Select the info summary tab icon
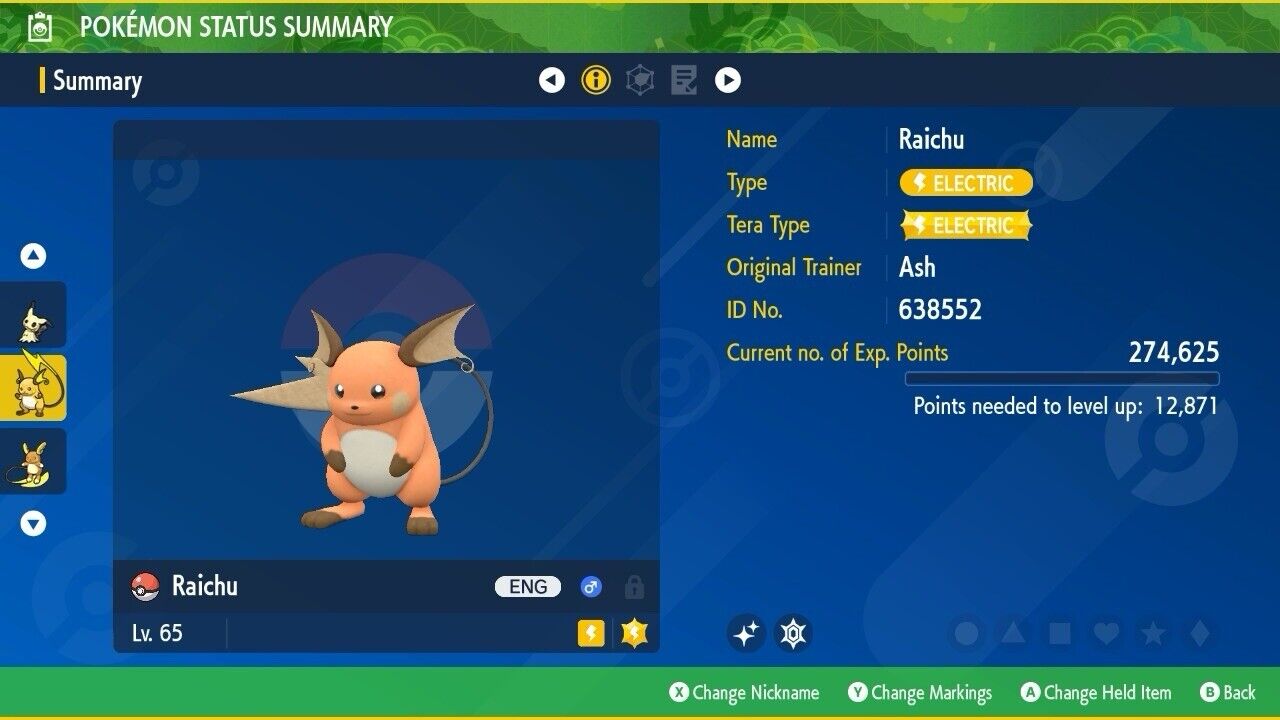Viewport: 1280px width, 720px height. pyautogui.click(x=596, y=80)
